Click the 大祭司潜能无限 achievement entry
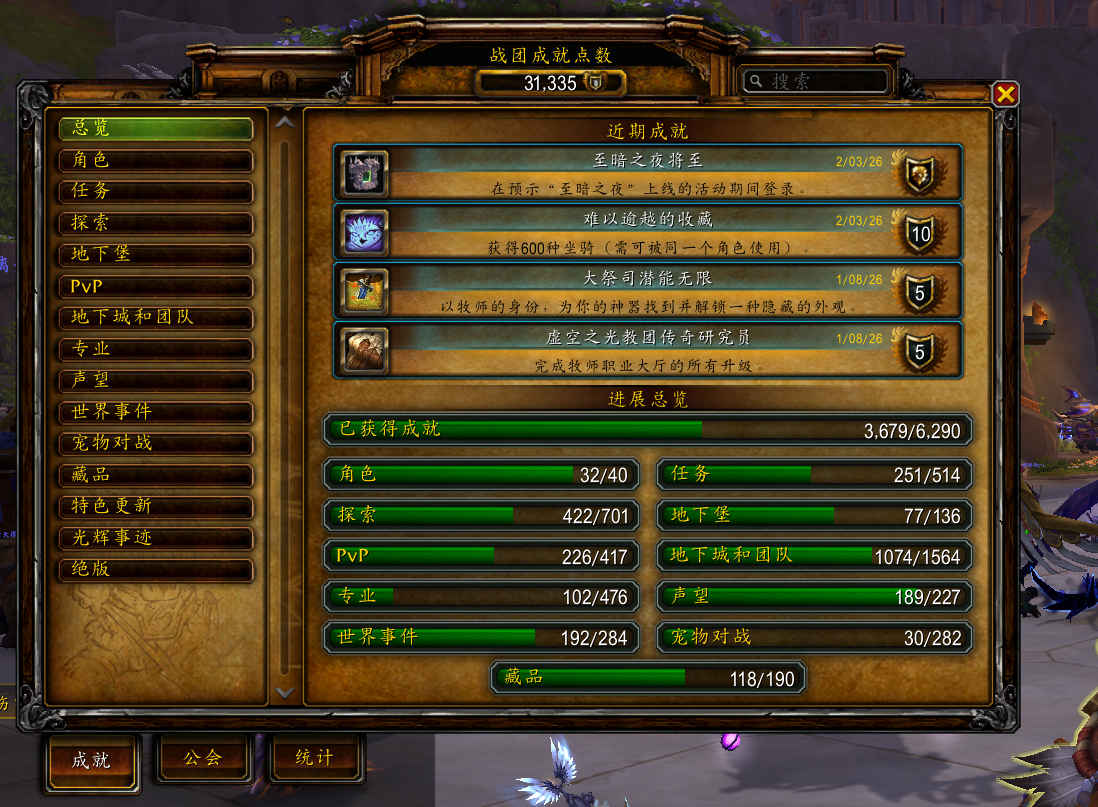This screenshot has height=807, width=1098. click(647, 290)
